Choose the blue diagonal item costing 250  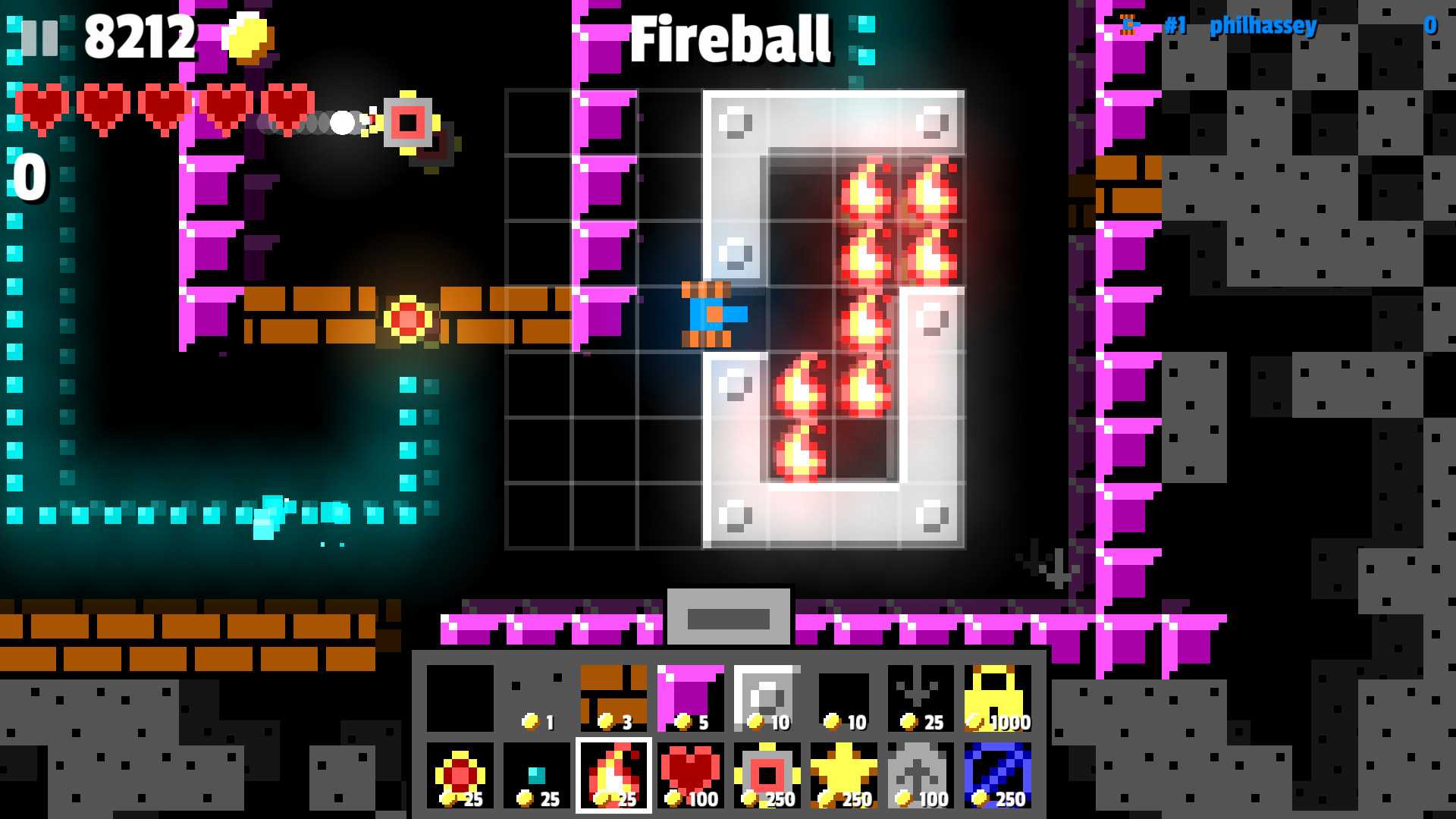(x=997, y=775)
